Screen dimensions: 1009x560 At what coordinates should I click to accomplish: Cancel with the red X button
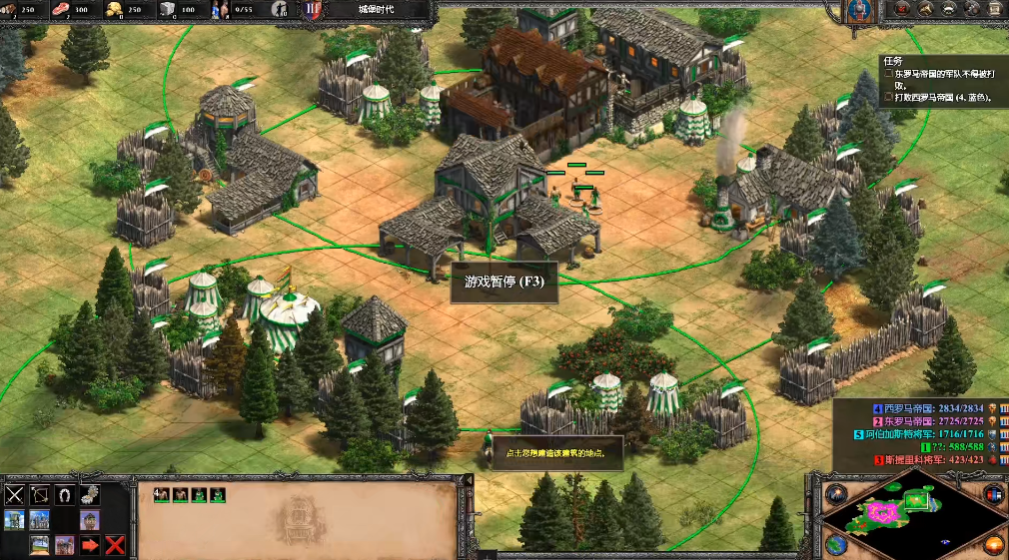coord(115,545)
